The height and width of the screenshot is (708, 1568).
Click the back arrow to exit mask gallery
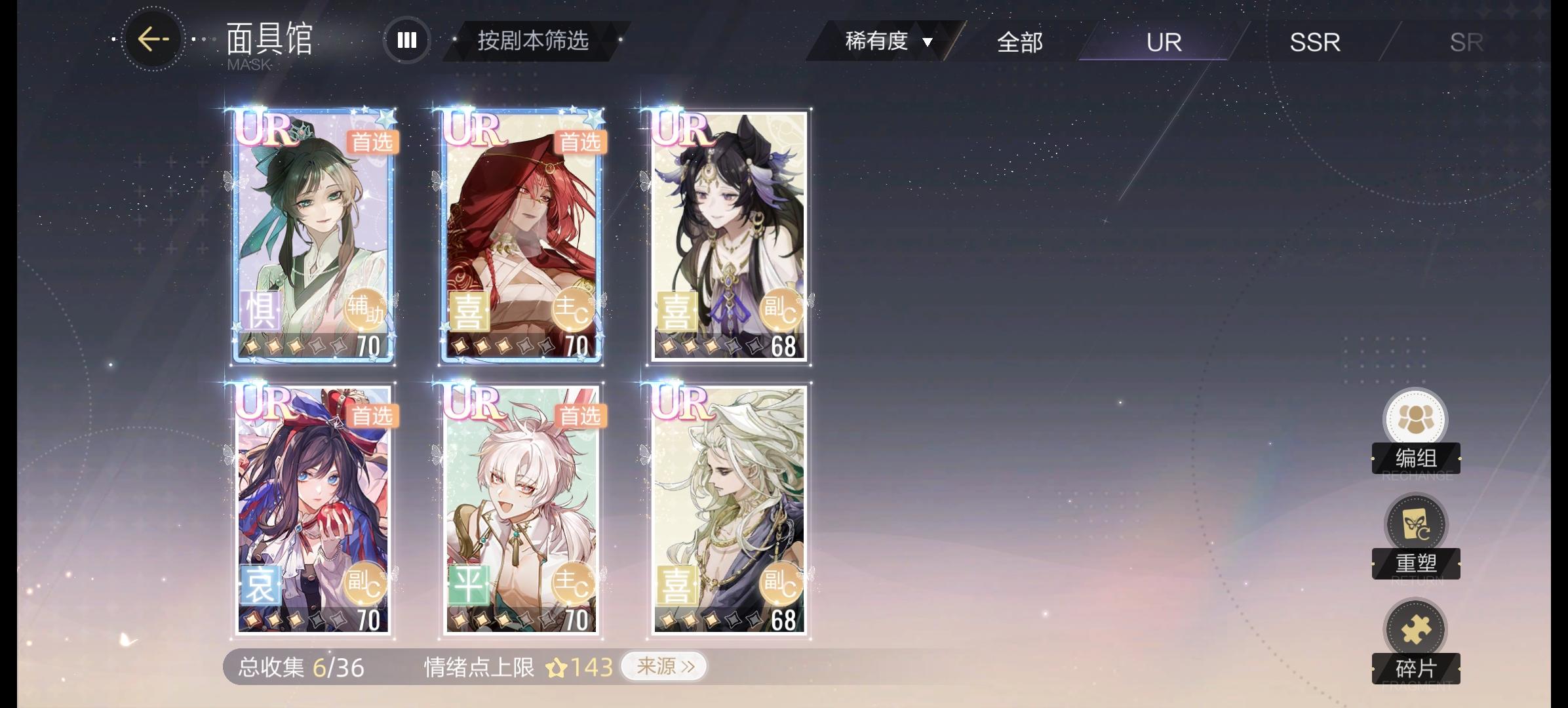[x=152, y=41]
